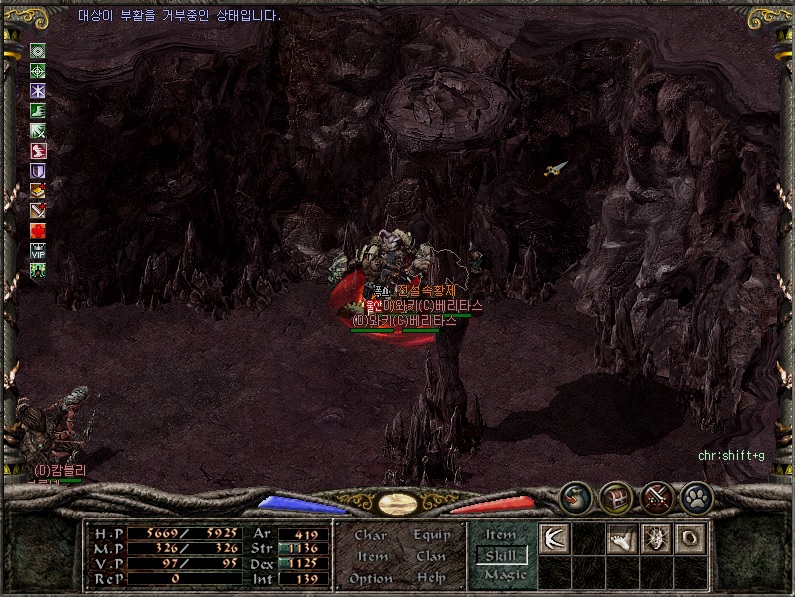Switch to the Item tab above Skill
Viewport: 795px width, 597px height.
500,535
